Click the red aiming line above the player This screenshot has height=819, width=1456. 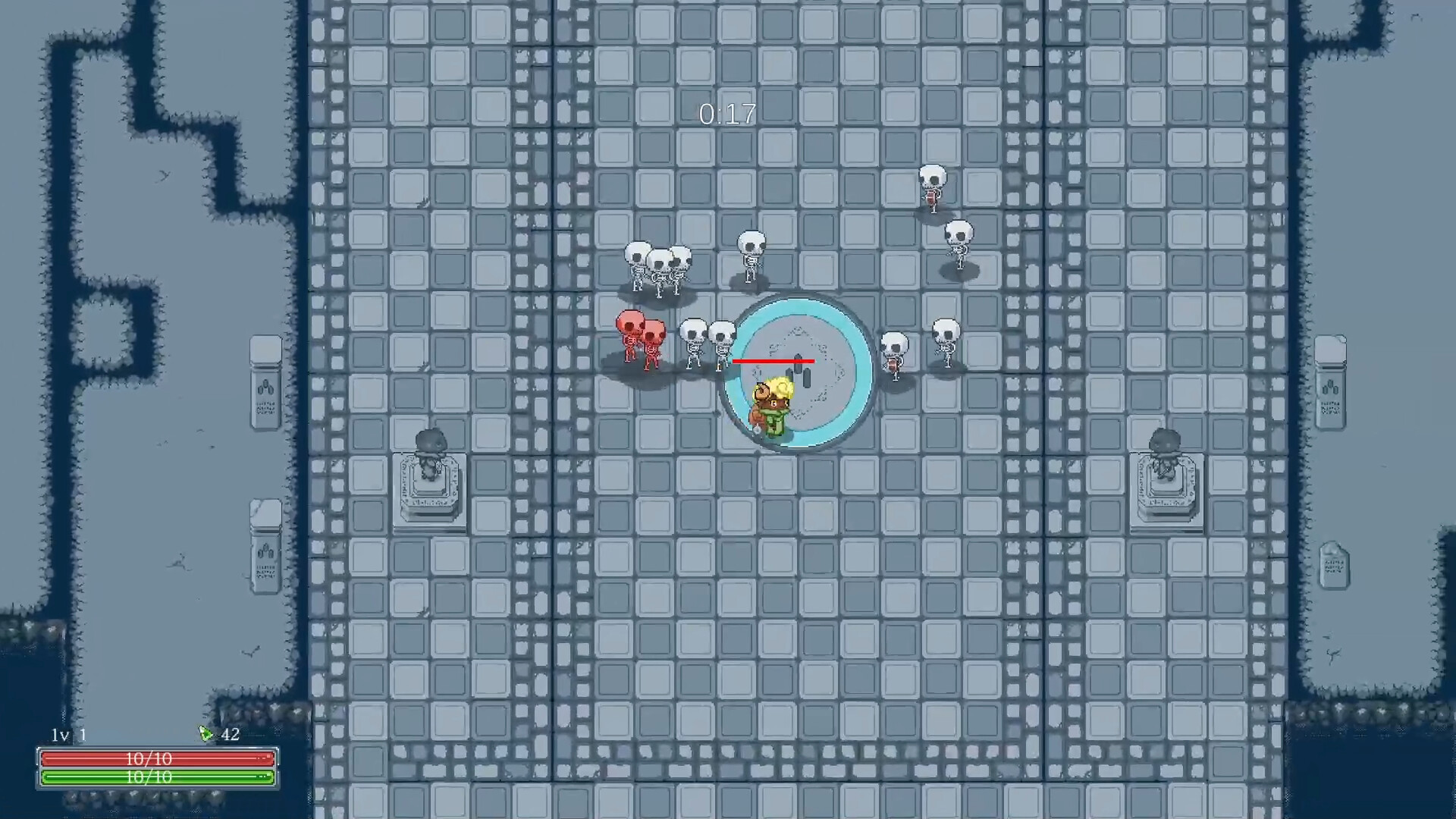[x=773, y=360]
